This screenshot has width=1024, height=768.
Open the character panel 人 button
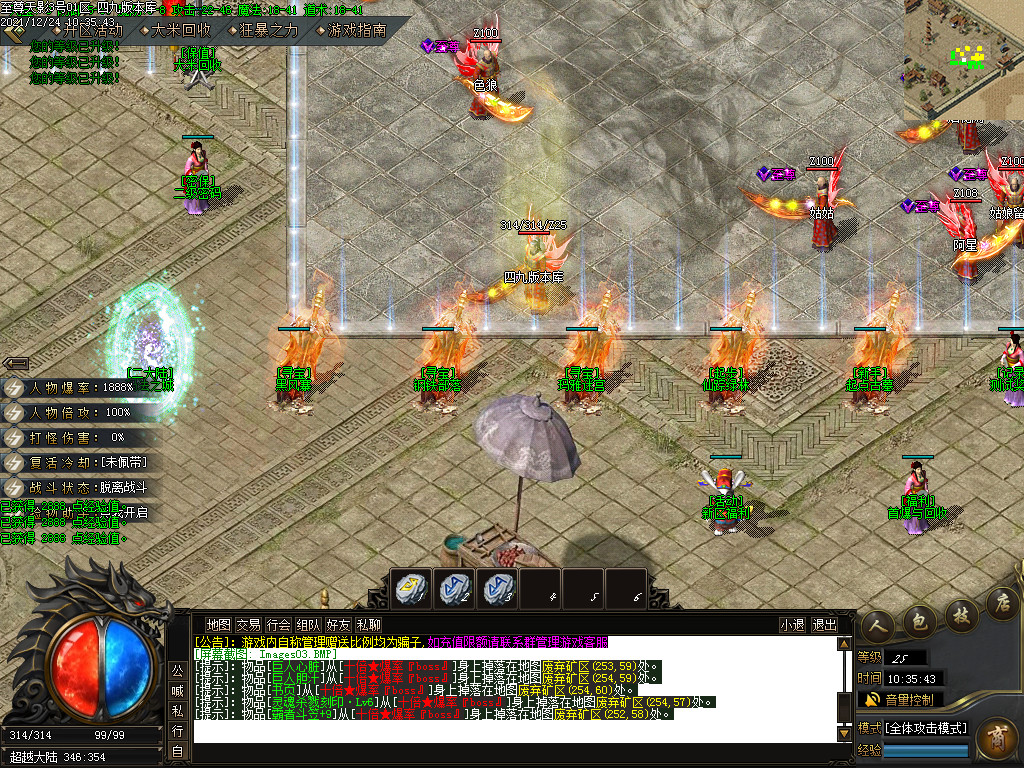[877, 621]
